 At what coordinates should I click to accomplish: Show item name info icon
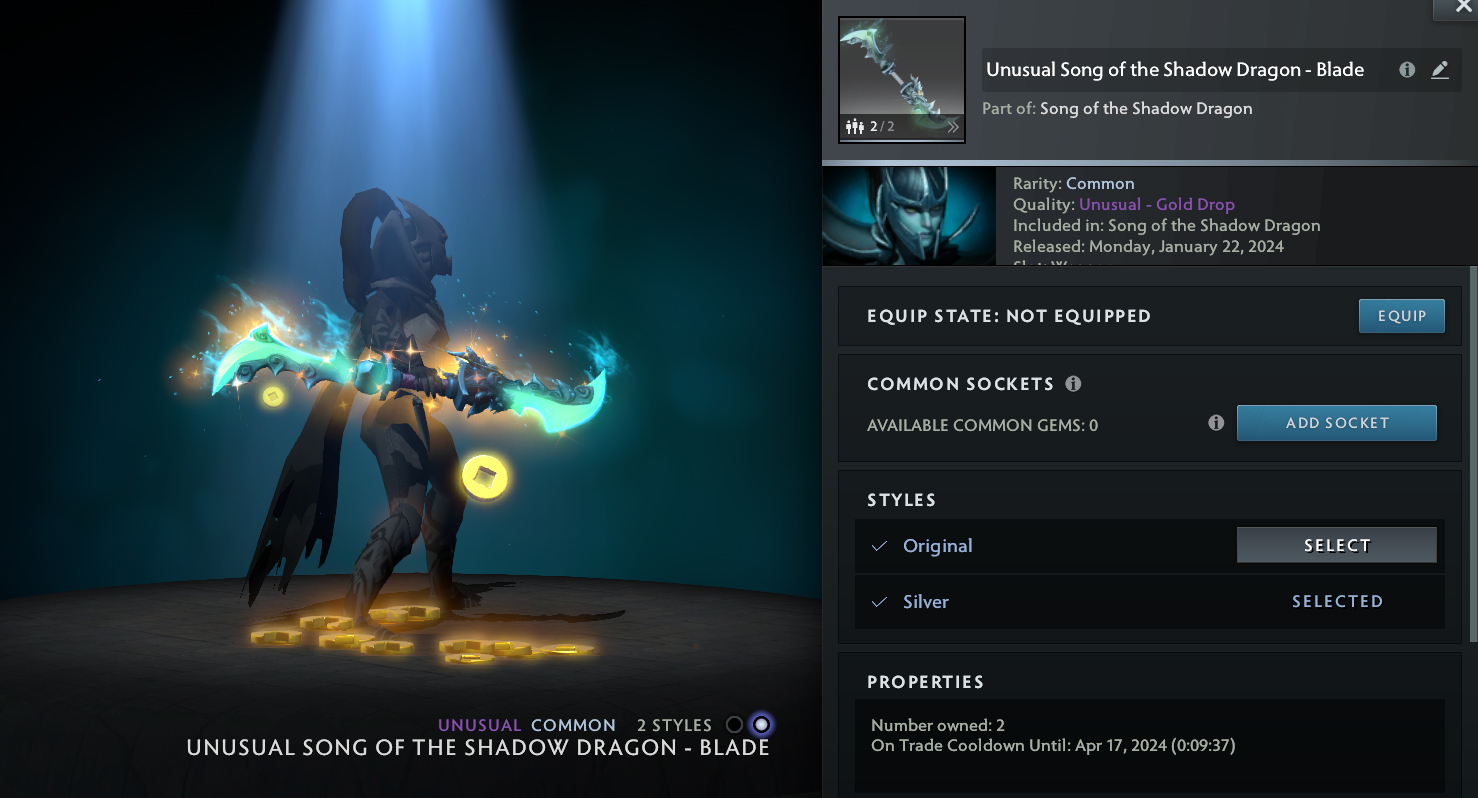click(x=1407, y=70)
